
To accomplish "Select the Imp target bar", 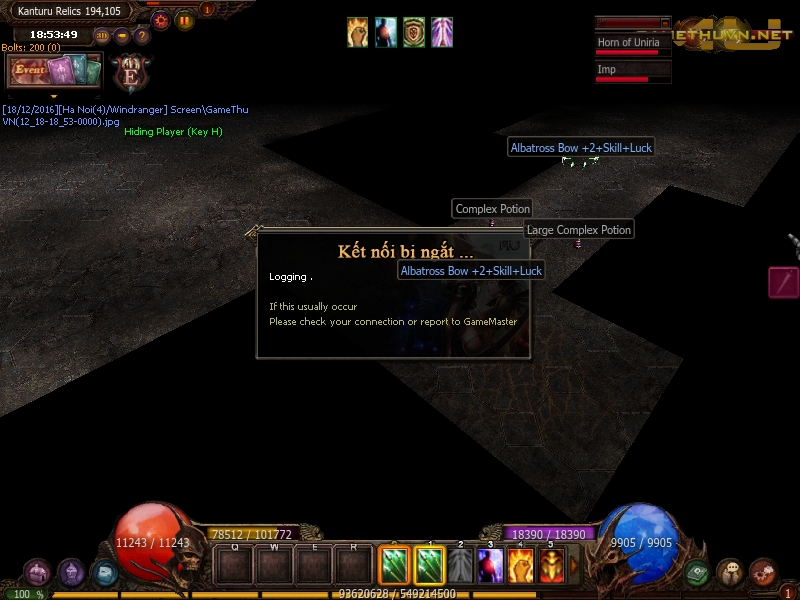I will coord(633,72).
